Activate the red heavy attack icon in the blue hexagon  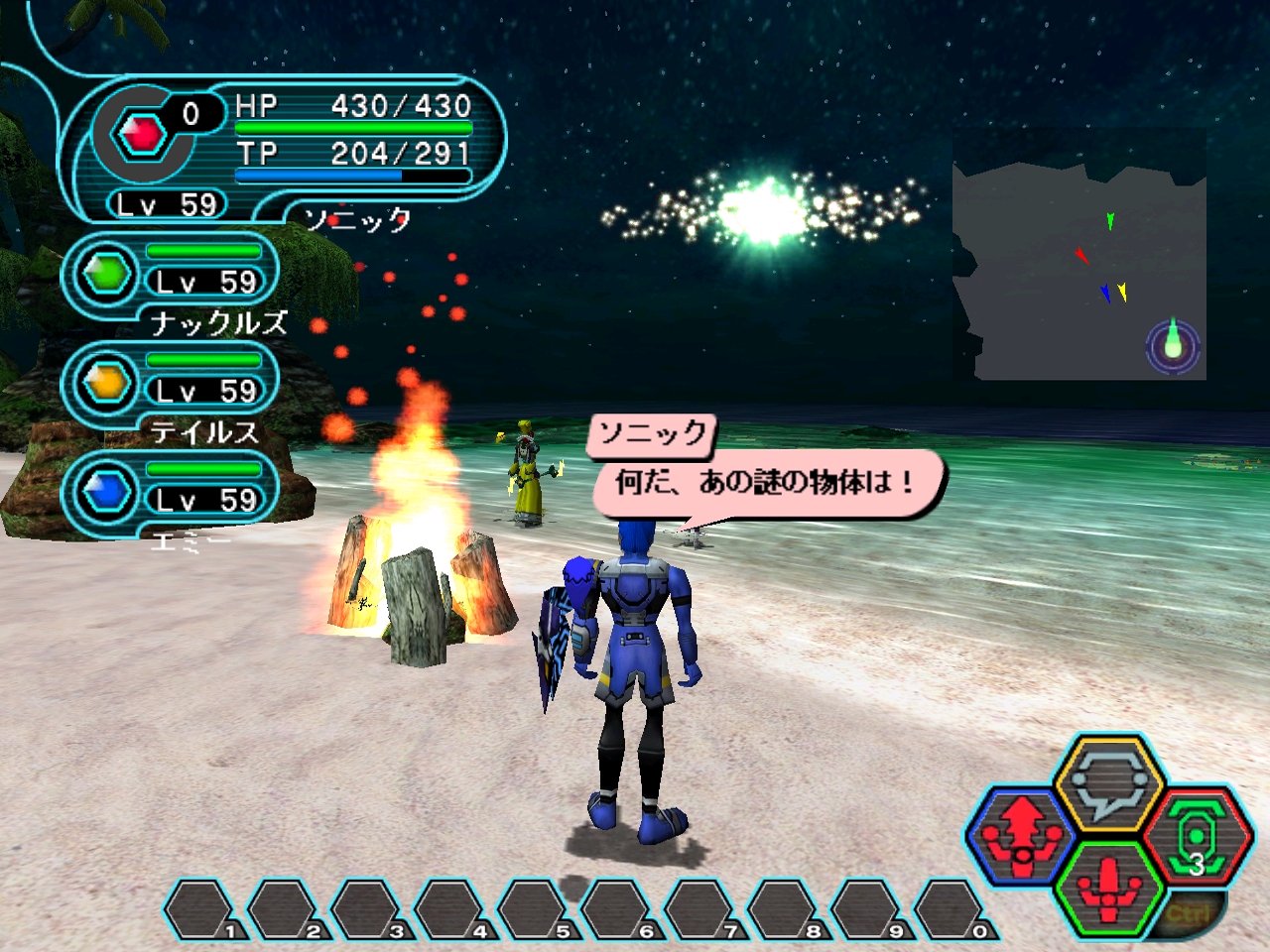tap(1023, 831)
